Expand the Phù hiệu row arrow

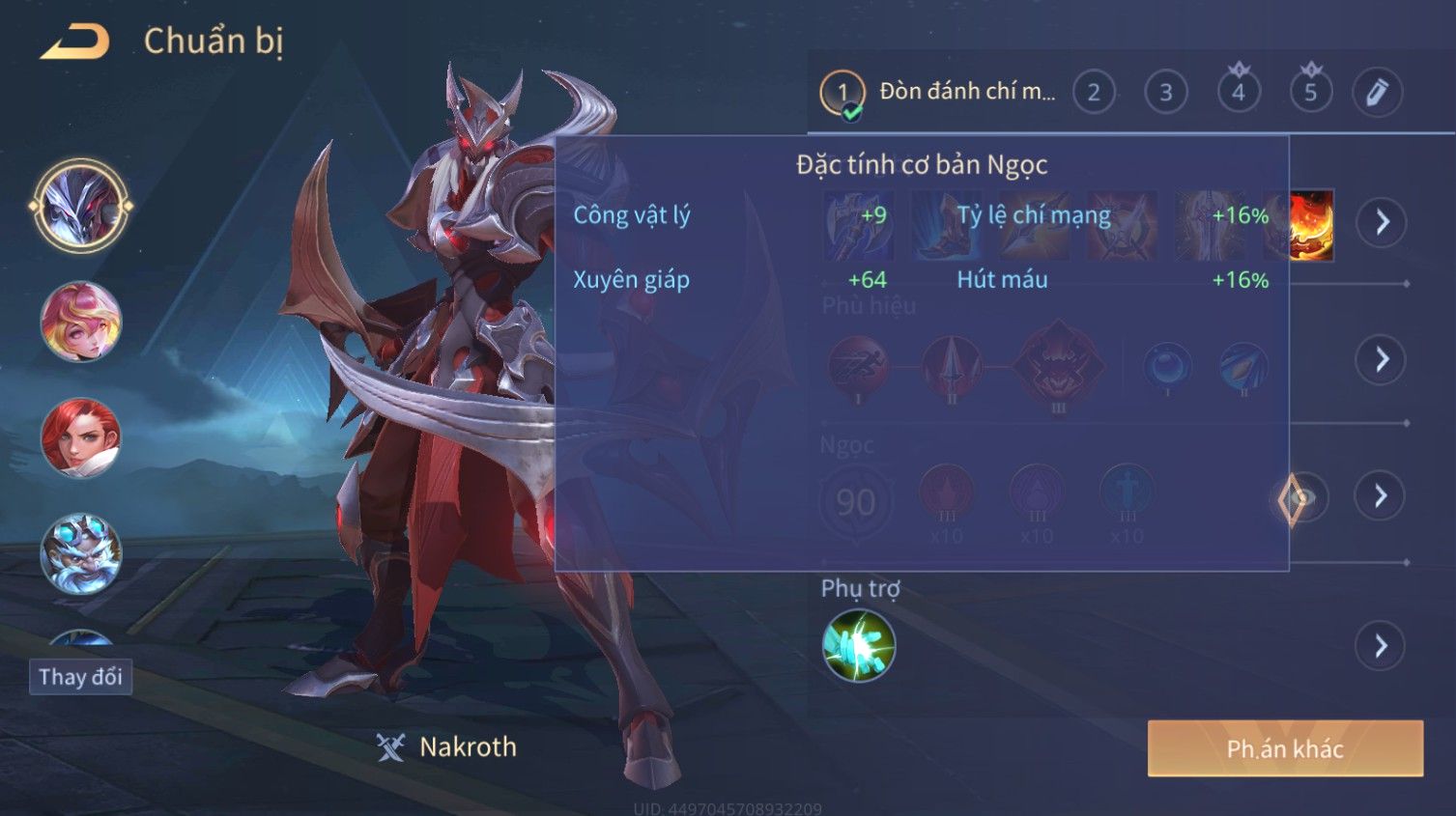[1381, 360]
